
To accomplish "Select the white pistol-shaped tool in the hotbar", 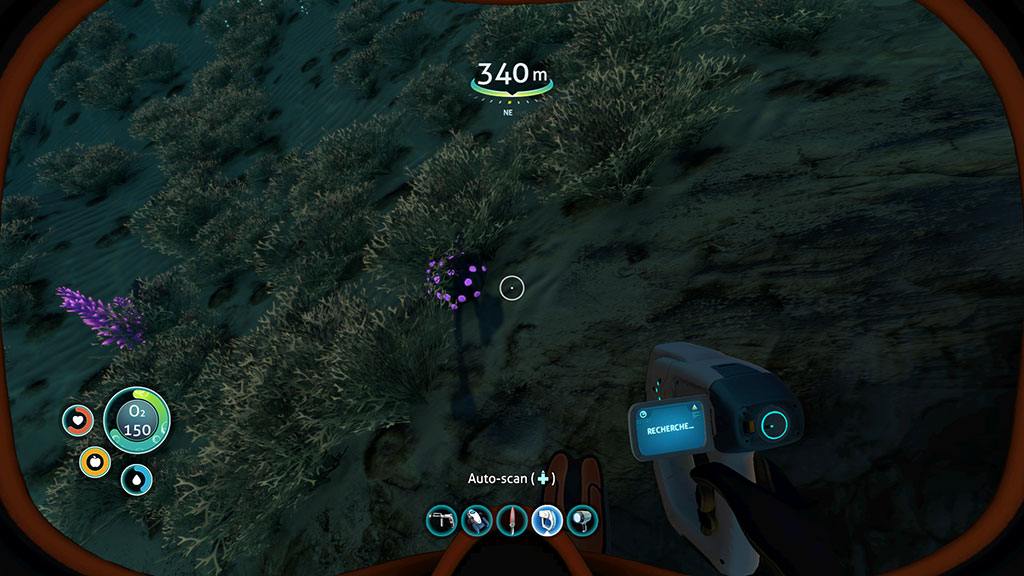I will pyautogui.click(x=442, y=520).
